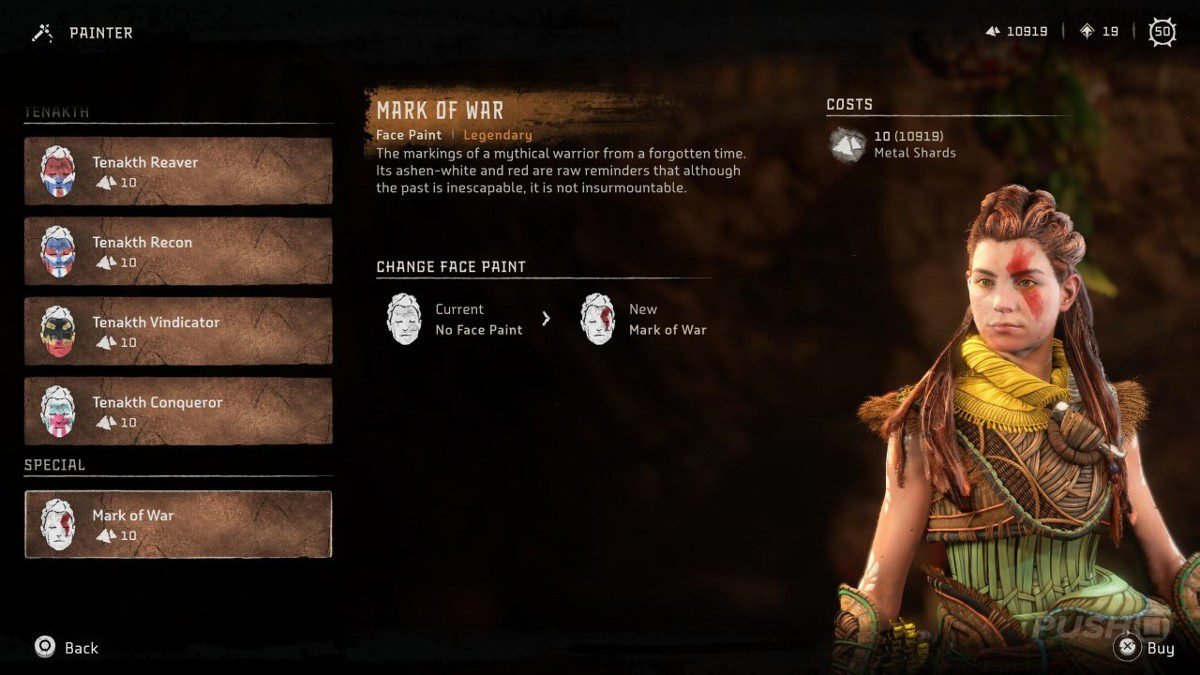This screenshot has height=675, width=1200.
Task: Select the Tenakth Conqueror face paint
Action: click(x=178, y=411)
